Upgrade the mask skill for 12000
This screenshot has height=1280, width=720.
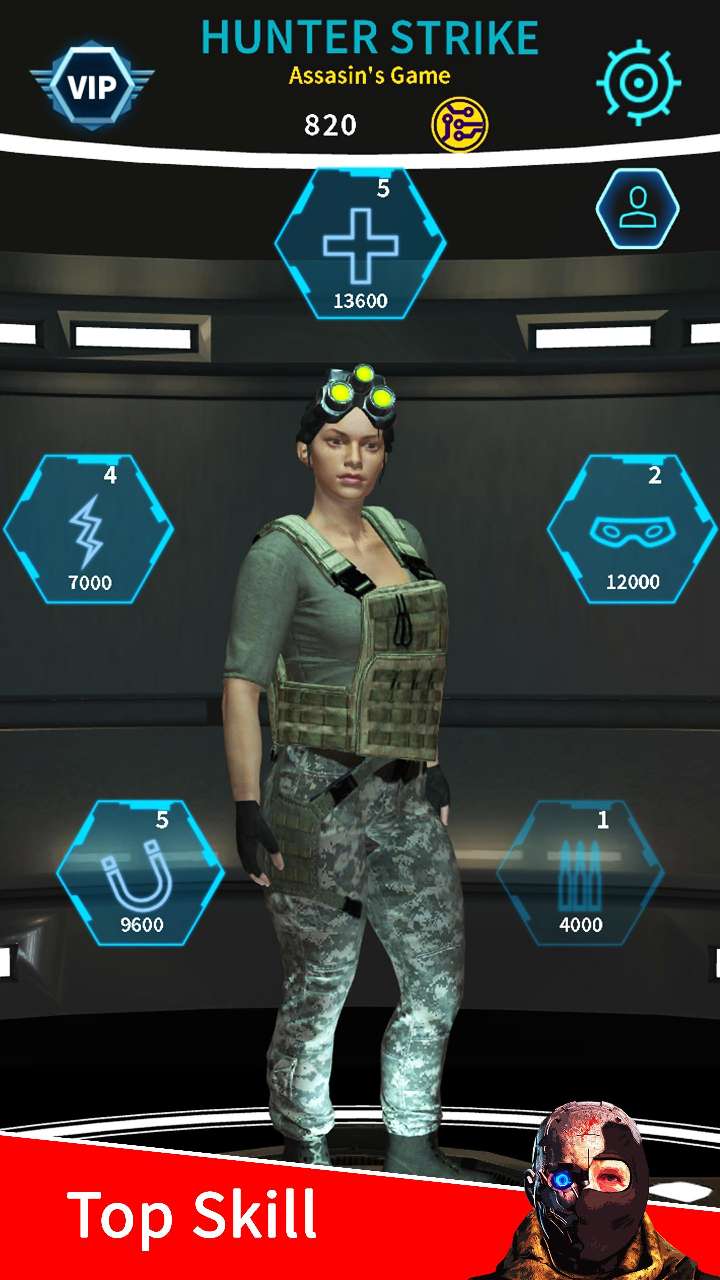point(632,530)
